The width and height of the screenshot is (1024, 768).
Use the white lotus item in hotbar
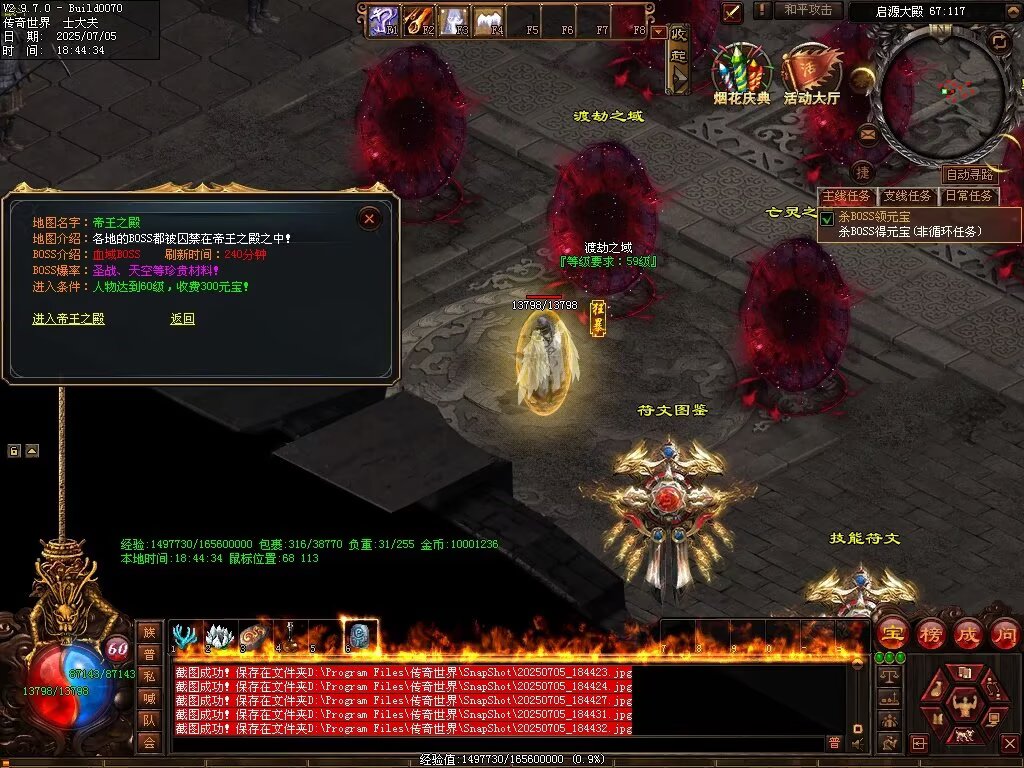(219, 636)
